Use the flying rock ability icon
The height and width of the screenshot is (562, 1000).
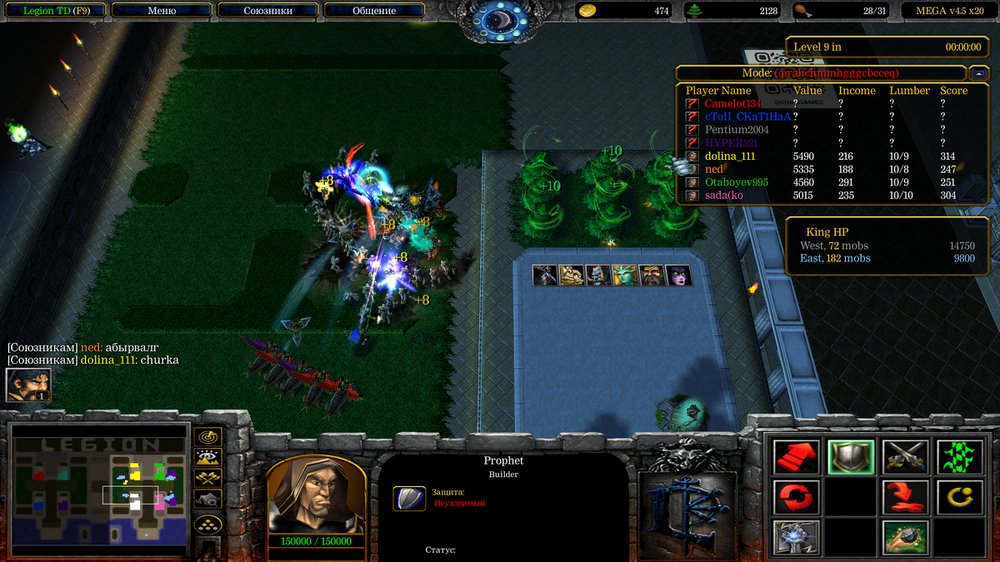[x=906, y=537]
